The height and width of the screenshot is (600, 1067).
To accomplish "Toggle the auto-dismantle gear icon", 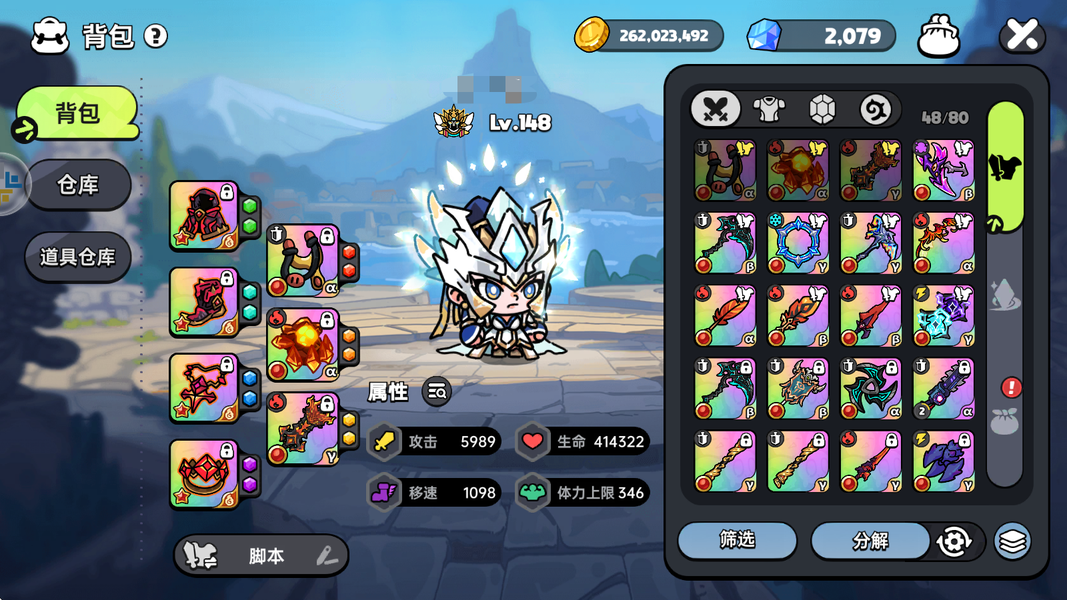I will point(954,542).
